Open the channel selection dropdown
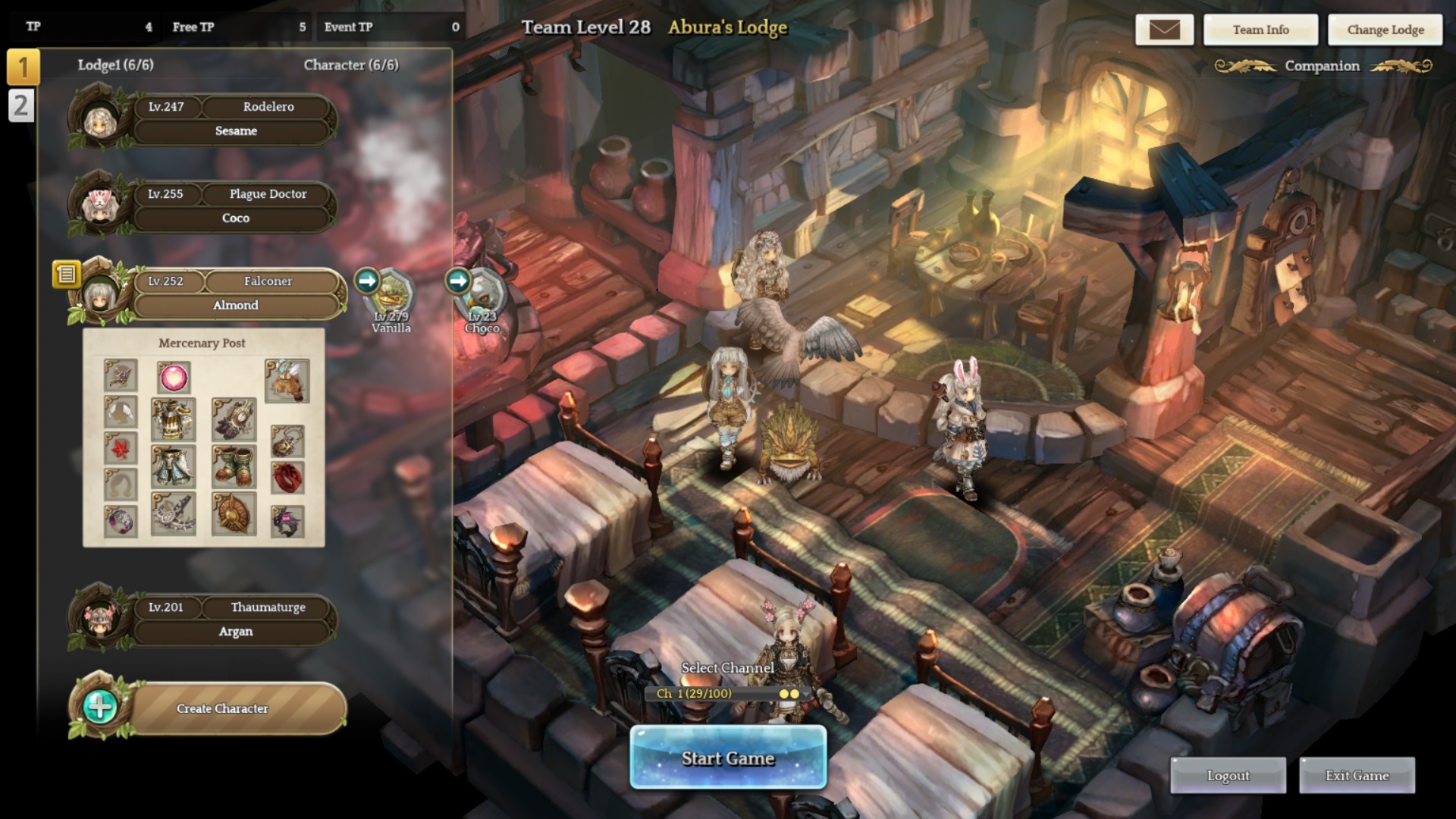 point(726,693)
